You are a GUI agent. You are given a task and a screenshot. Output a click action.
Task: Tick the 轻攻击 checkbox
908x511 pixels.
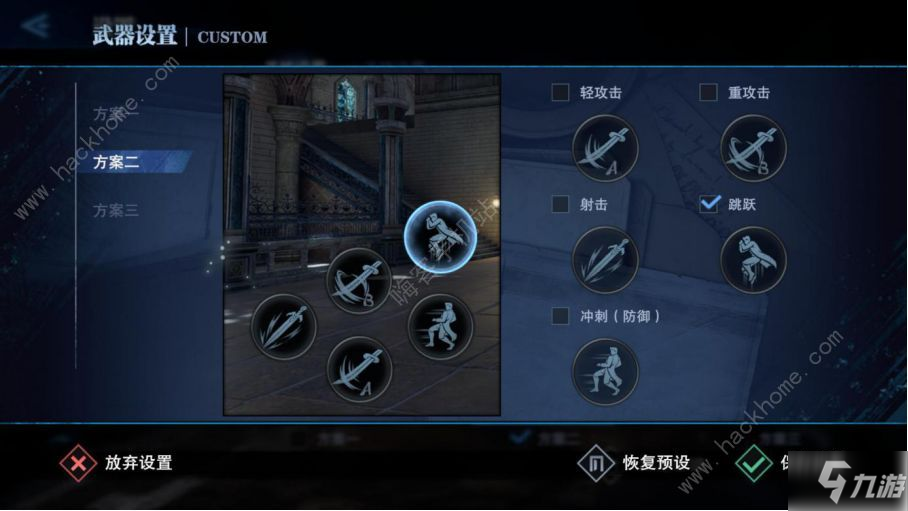tap(560, 93)
